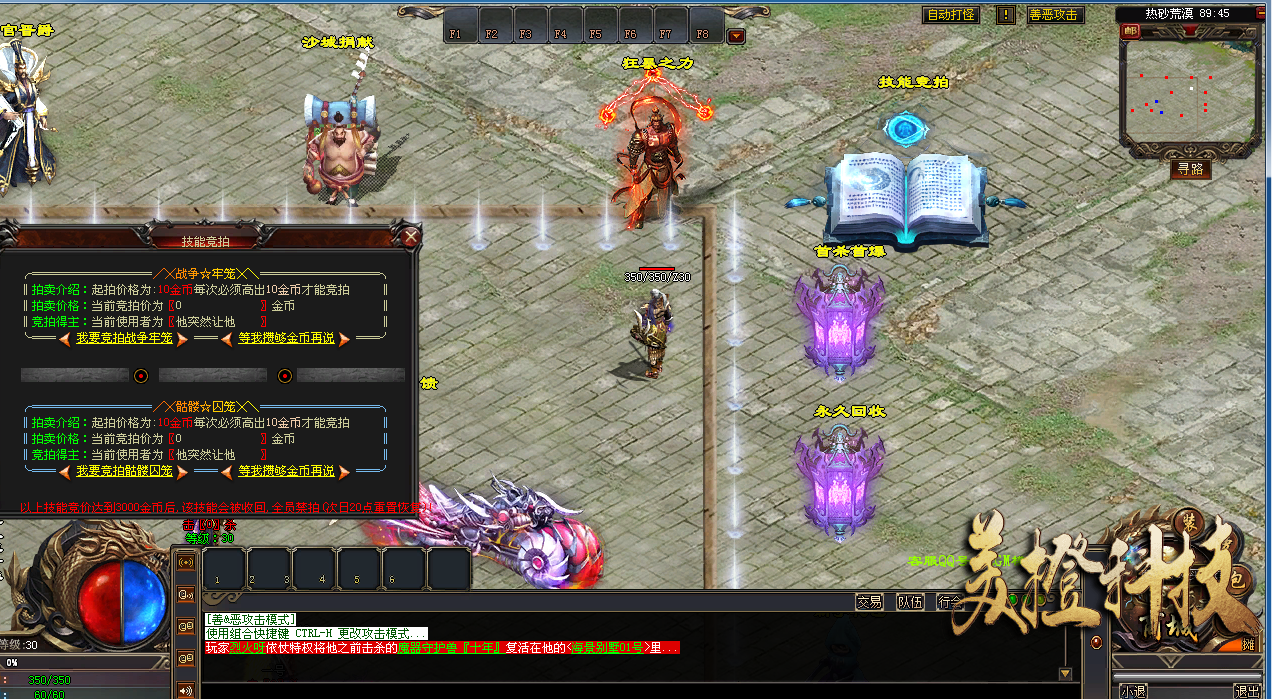Decline with 等我攒够金币再说 under 战争牢笼
Screen dimensions: 1272x699
point(286,339)
